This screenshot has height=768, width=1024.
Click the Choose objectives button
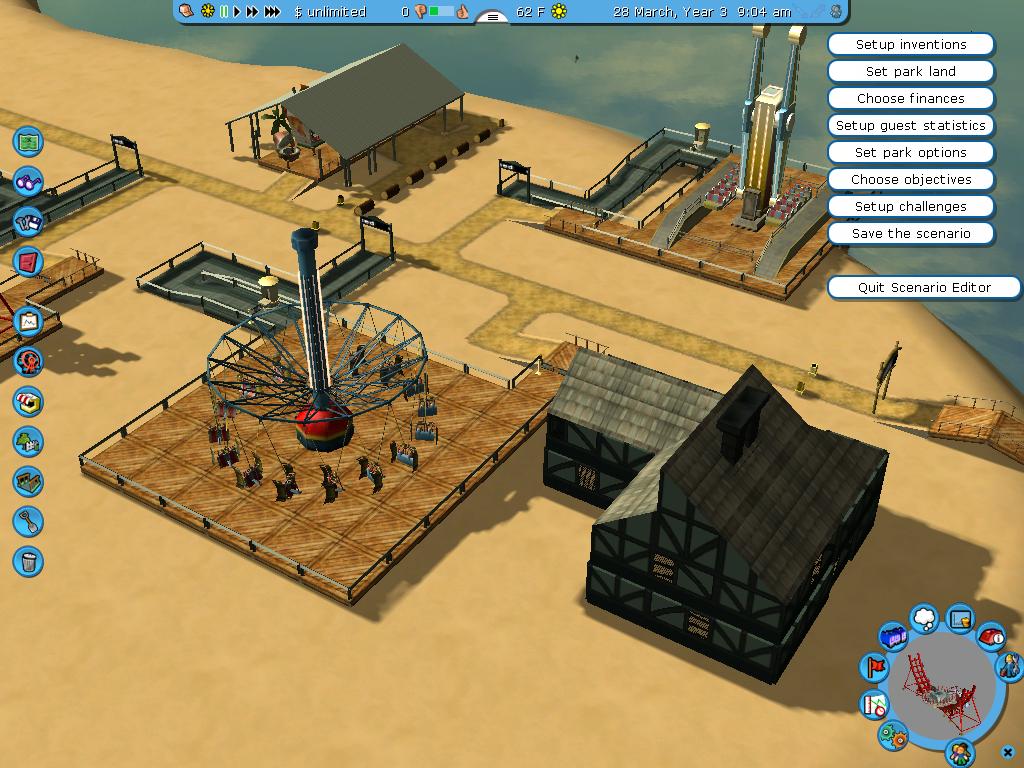point(911,180)
